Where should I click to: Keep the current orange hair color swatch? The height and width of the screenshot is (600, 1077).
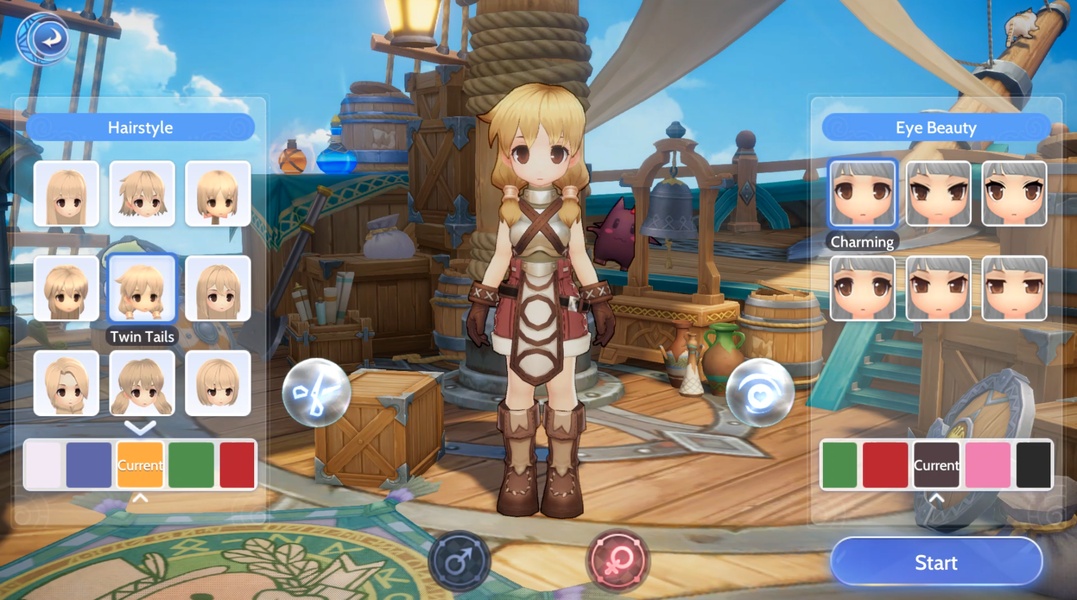click(140, 465)
